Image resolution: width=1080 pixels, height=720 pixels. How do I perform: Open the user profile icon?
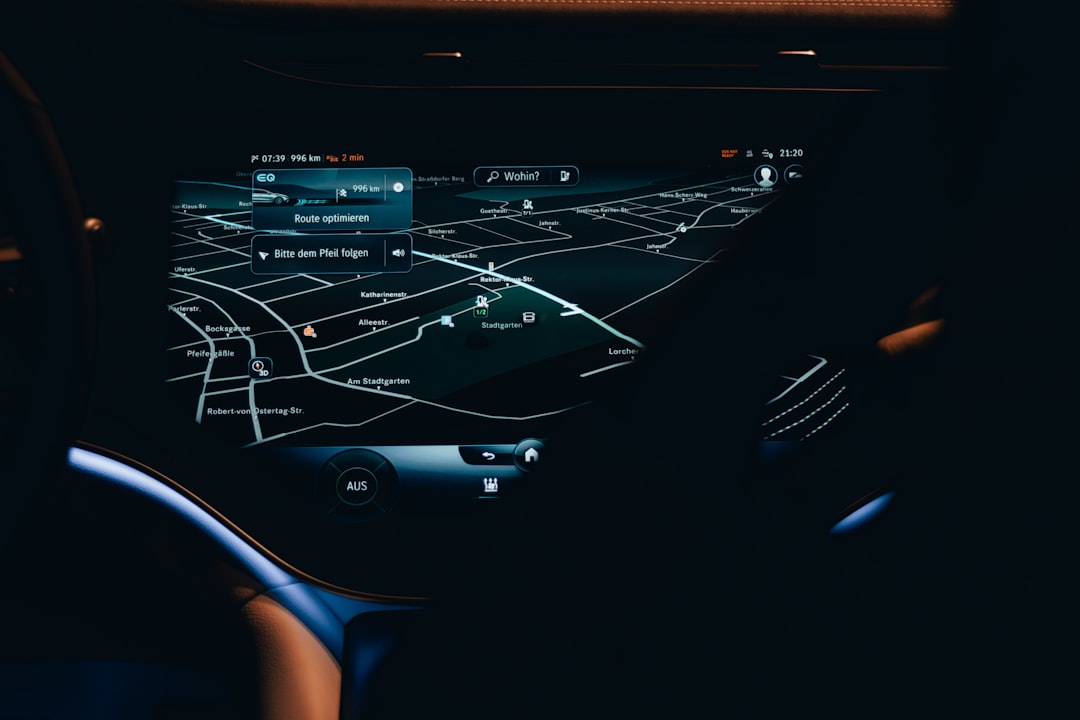click(x=765, y=175)
